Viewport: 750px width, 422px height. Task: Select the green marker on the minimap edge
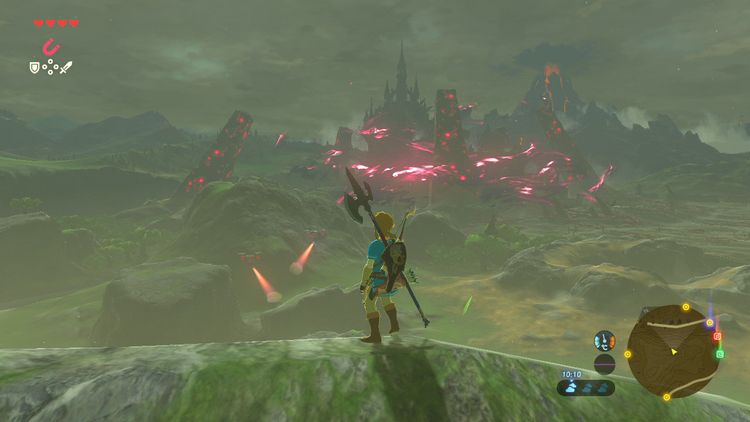click(x=720, y=352)
